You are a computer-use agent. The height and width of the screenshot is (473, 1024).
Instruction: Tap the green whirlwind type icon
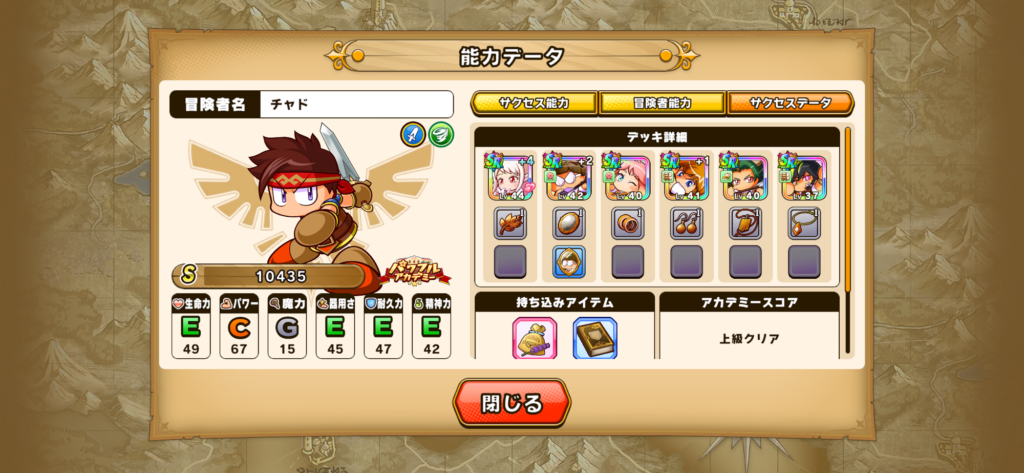tap(440, 133)
